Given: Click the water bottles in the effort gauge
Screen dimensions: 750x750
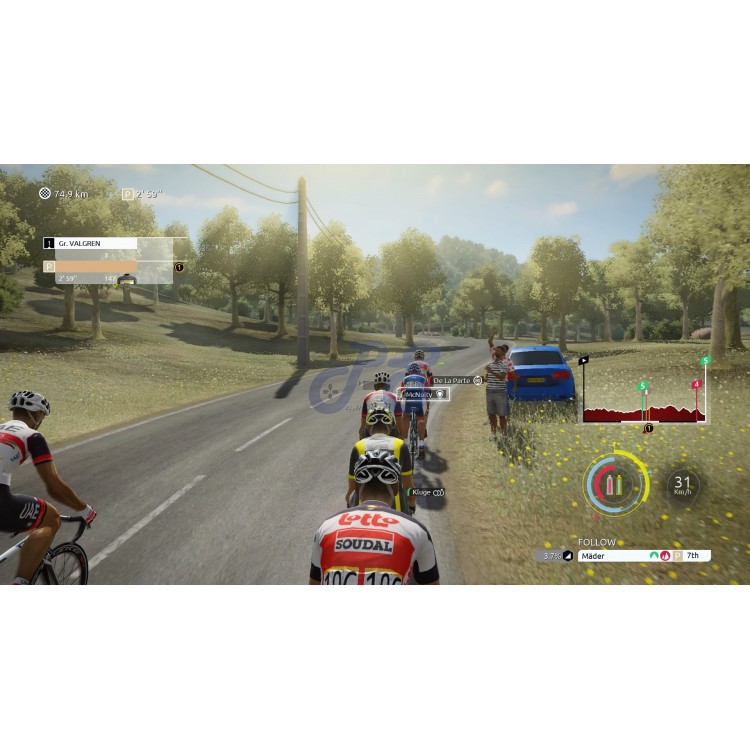Looking at the screenshot, I should click(x=616, y=488).
